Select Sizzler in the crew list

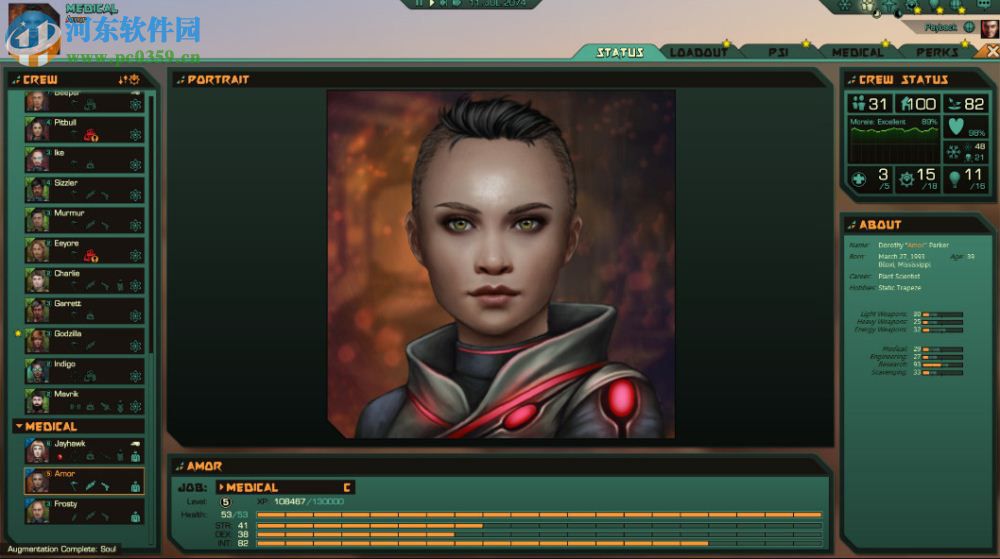tap(85, 190)
